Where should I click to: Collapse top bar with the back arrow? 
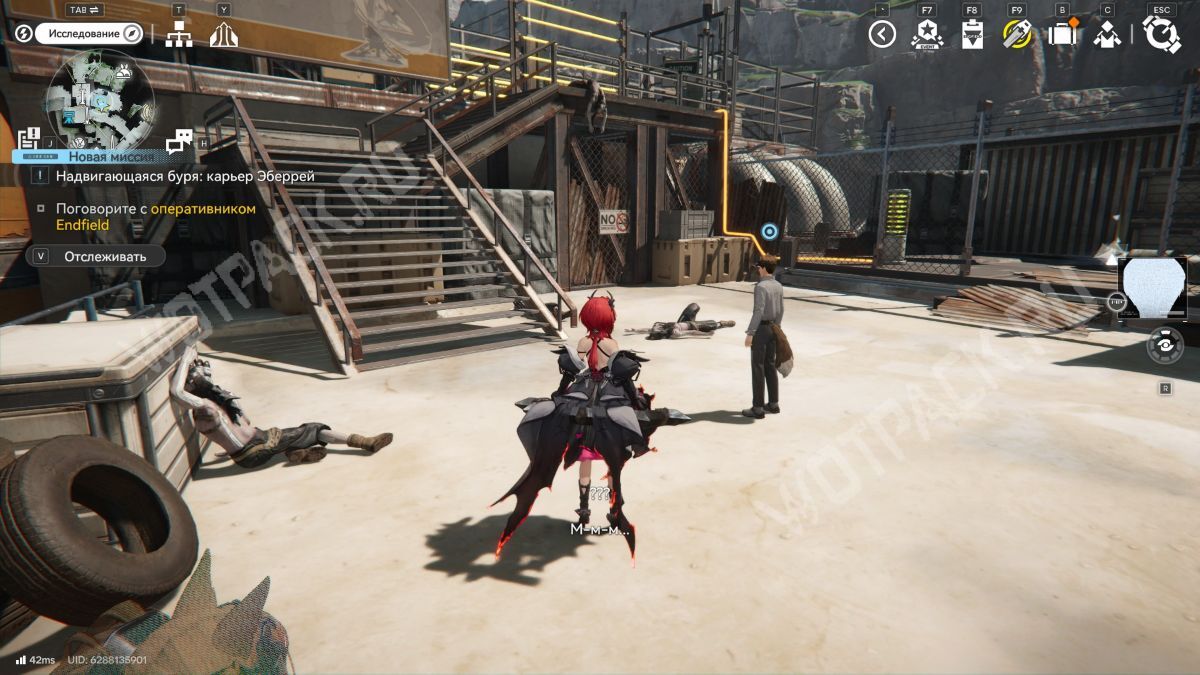click(x=882, y=35)
